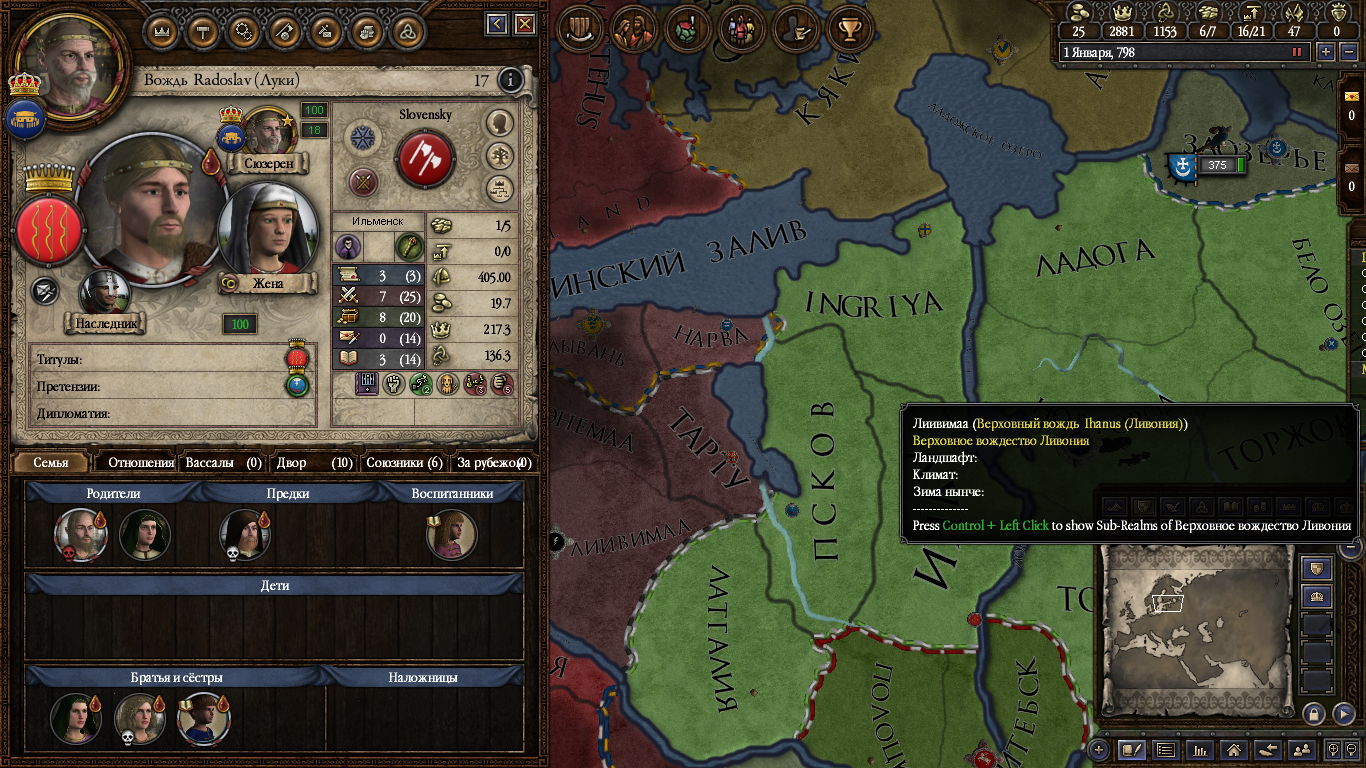This screenshot has height=768, width=1366.
Task: Close the character panel with the X button
Action: coord(524,24)
